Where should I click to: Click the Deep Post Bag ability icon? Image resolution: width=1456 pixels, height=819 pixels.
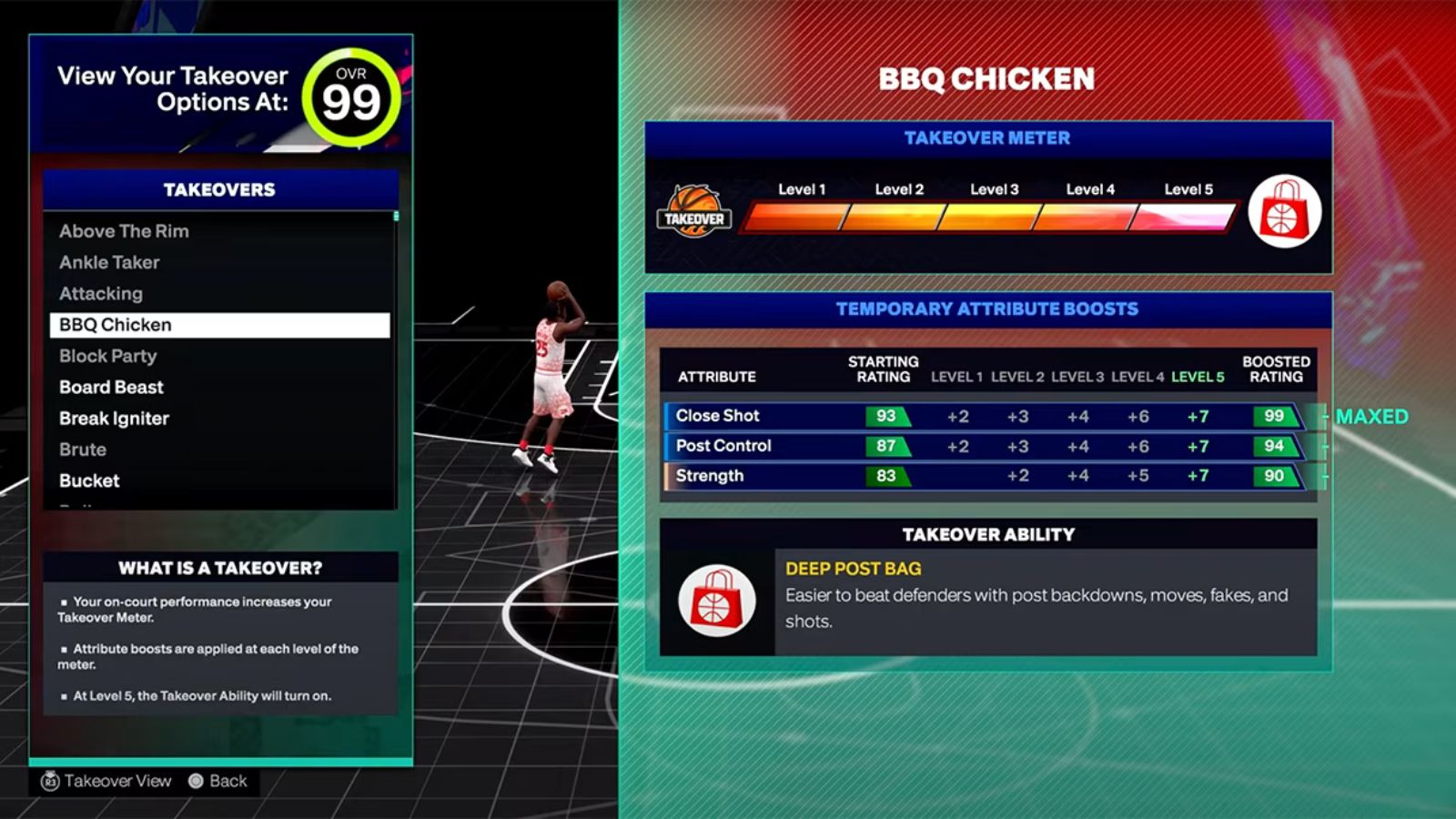click(718, 598)
